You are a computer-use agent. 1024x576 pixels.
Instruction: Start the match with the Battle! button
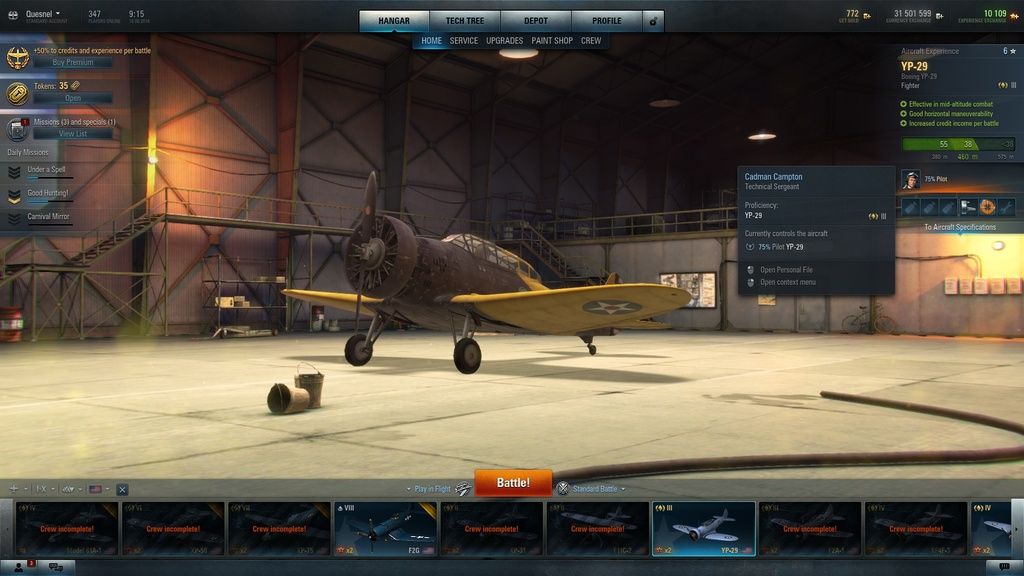pos(513,483)
